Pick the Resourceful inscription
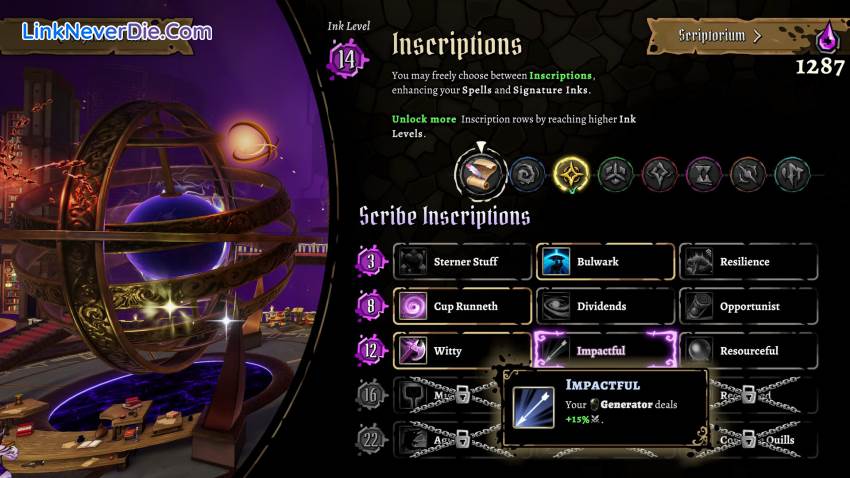The image size is (850, 478). pyautogui.click(x=747, y=351)
